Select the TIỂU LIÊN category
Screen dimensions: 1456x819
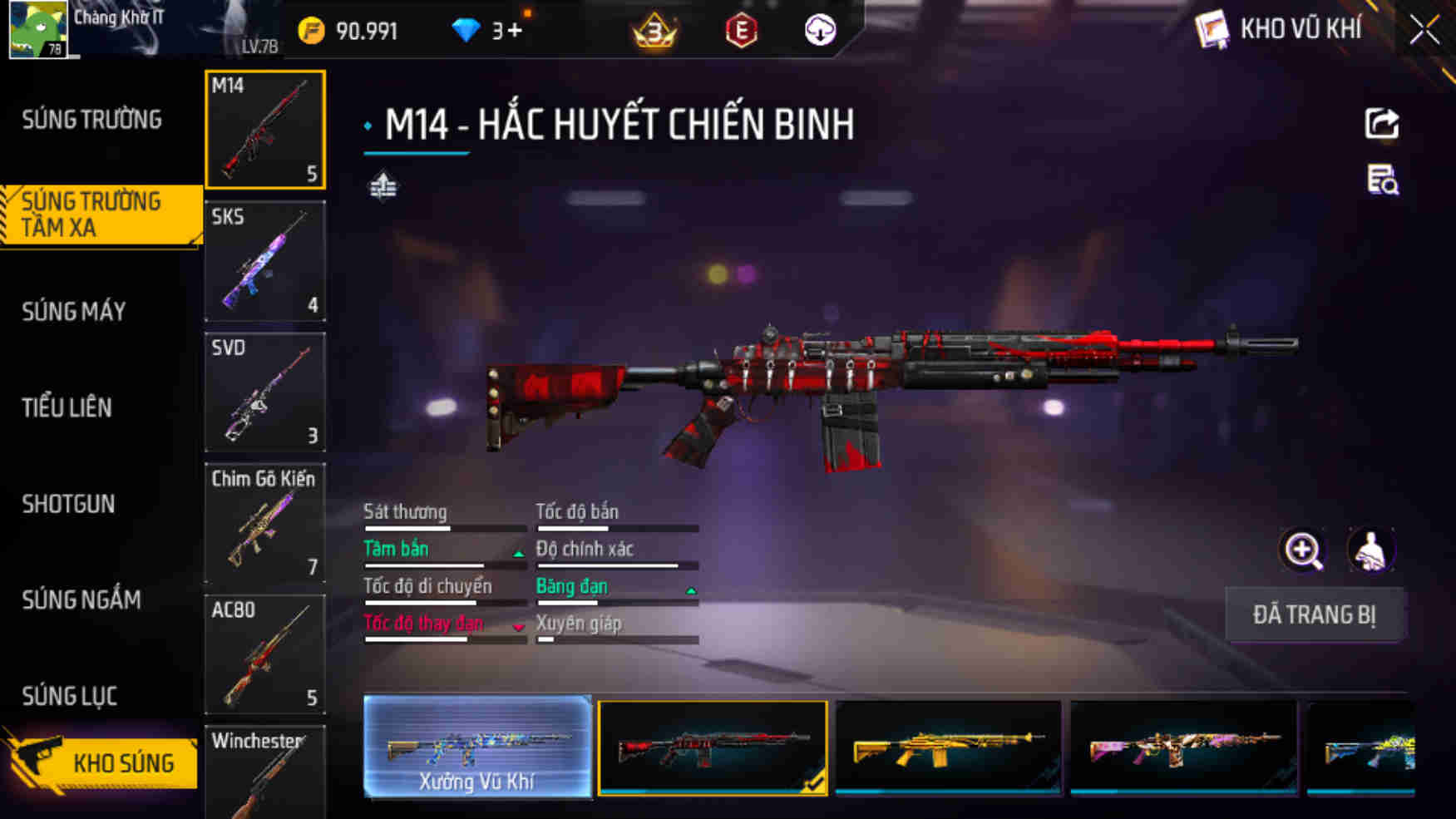pyautogui.click(x=68, y=407)
